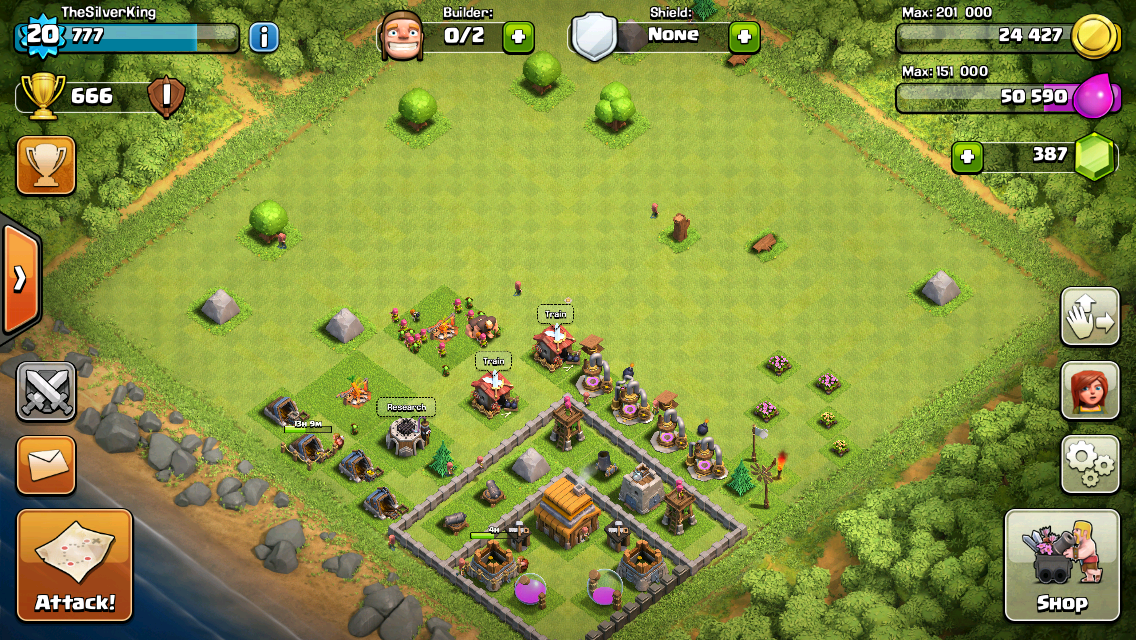This screenshot has width=1136, height=640.
Task: Open the crossed swords battle log
Action: (46, 391)
